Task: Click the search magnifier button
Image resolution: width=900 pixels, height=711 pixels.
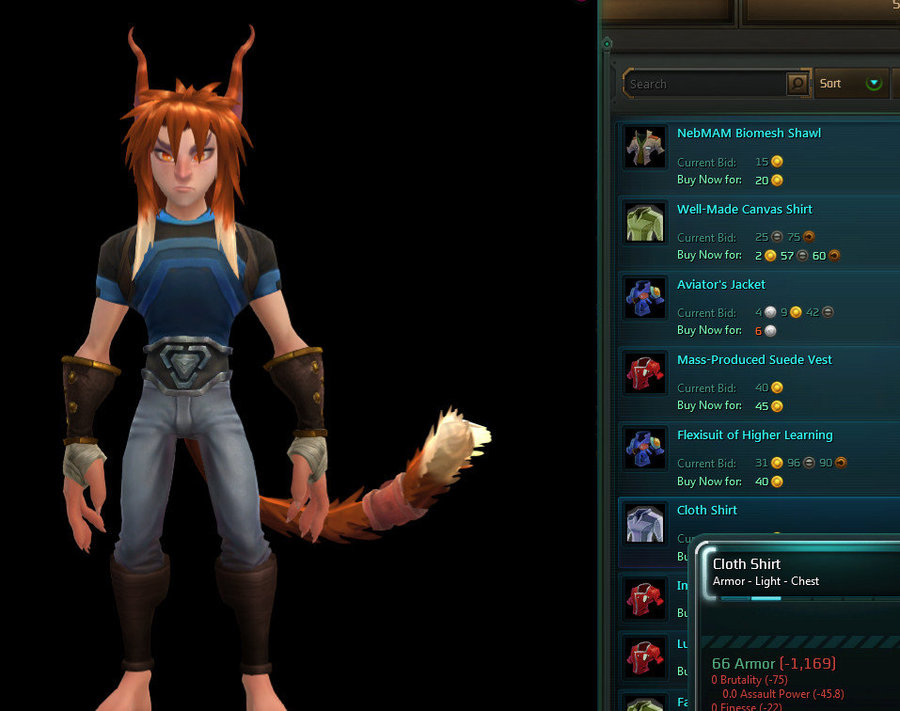Action: click(x=797, y=84)
